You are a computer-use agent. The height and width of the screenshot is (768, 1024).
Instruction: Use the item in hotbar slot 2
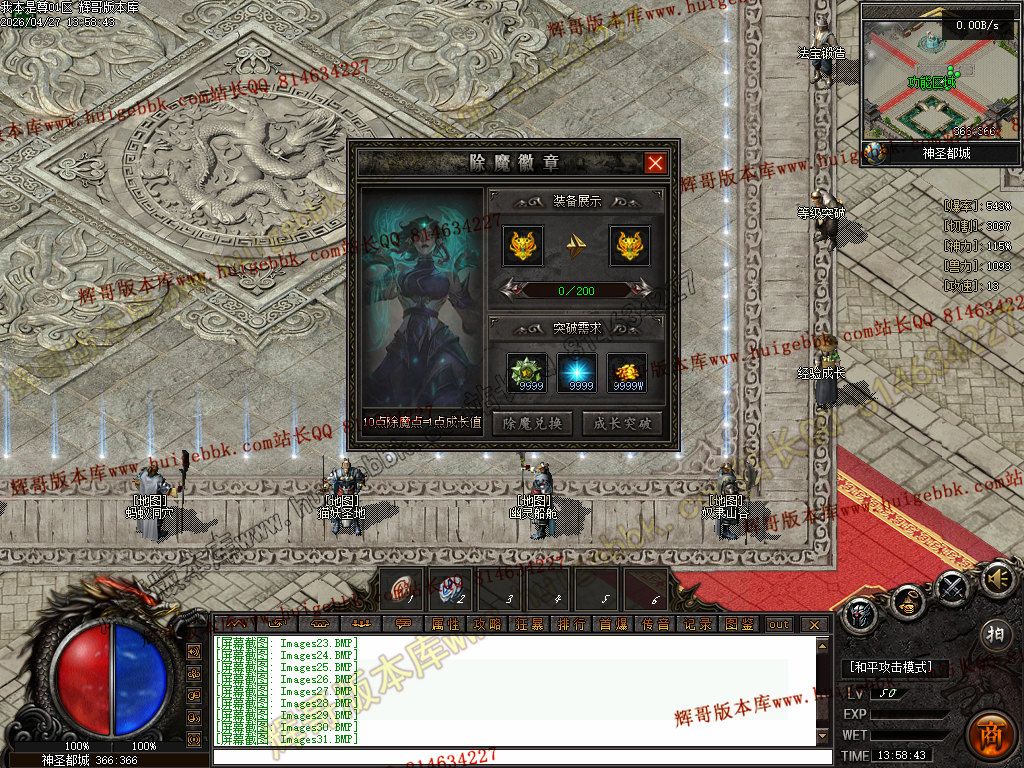tap(451, 589)
